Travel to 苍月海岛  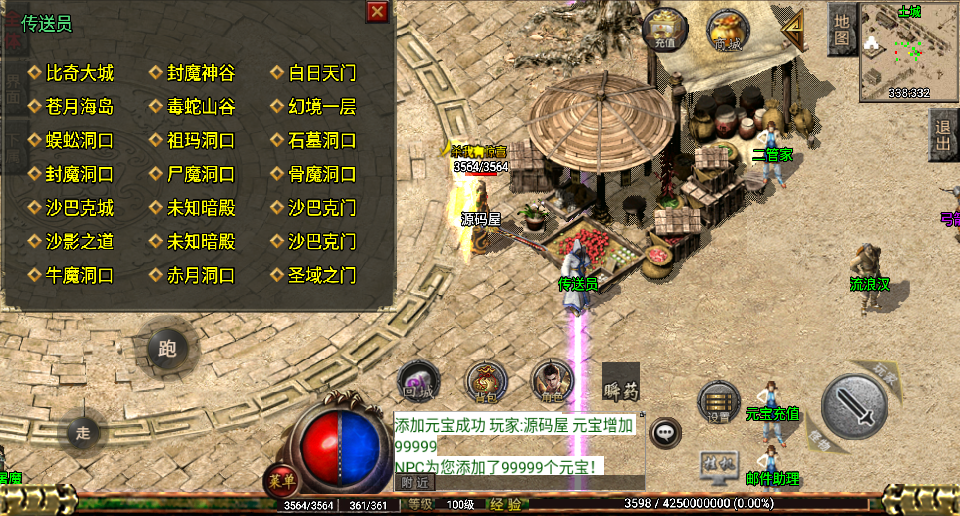tap(80, 107)
